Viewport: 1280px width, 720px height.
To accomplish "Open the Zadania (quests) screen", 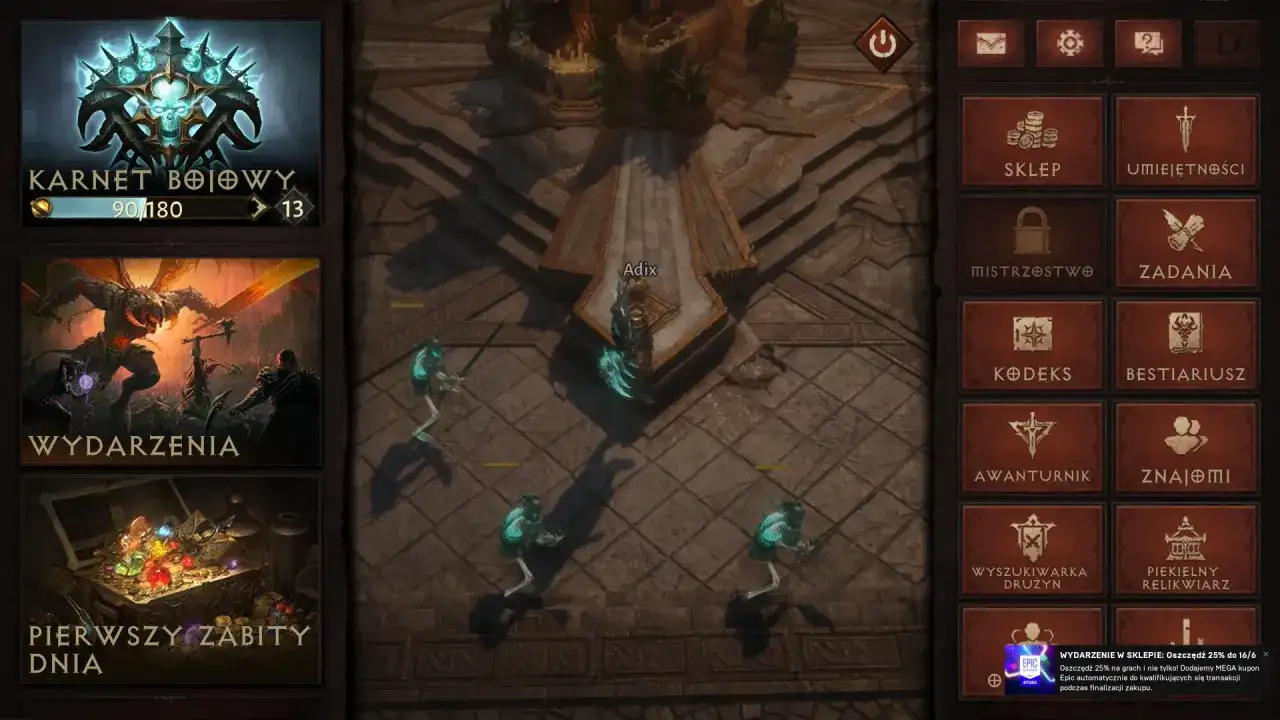I will point(1186,242).
